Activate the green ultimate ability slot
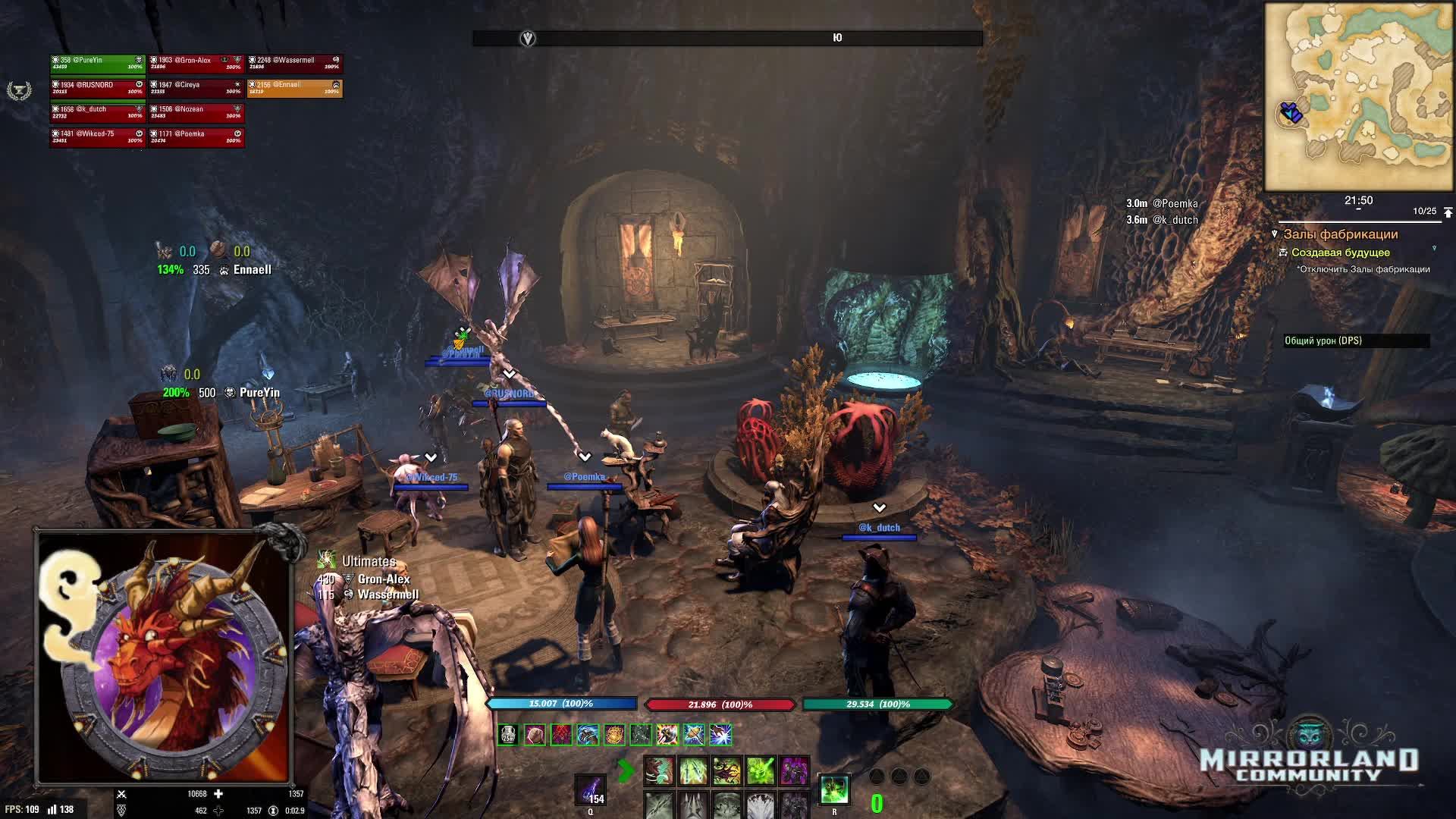 click(x=834, y=790)
